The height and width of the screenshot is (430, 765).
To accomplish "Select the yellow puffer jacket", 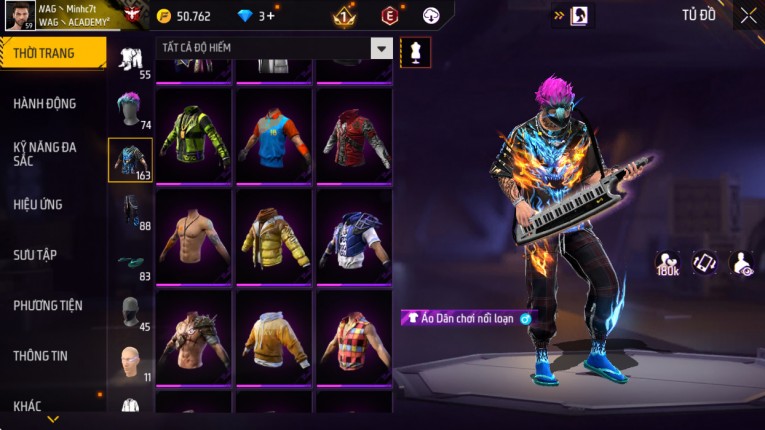I will pyautogui.click(x=274, y=236).
